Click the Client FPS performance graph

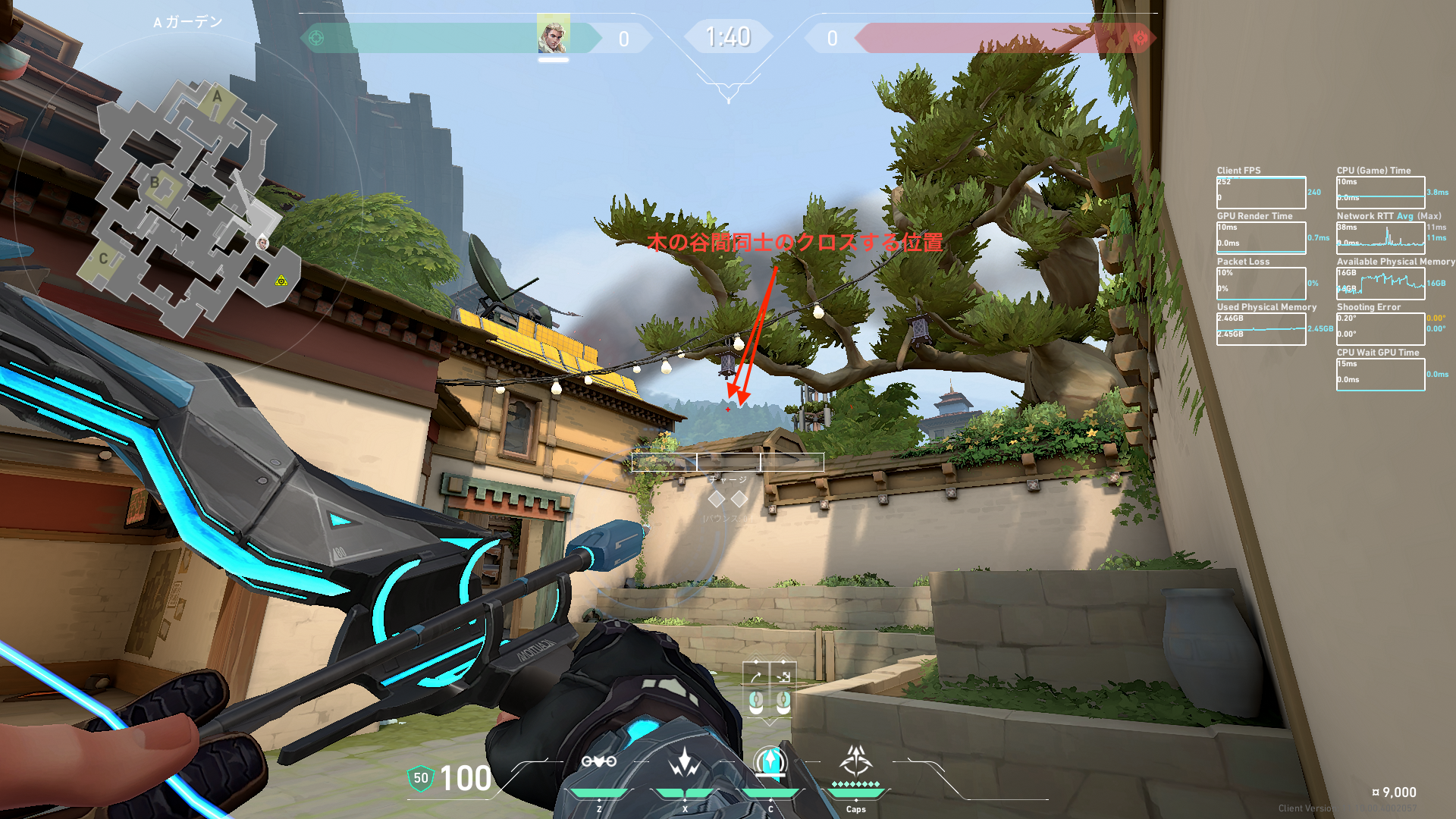point(1261,193)
